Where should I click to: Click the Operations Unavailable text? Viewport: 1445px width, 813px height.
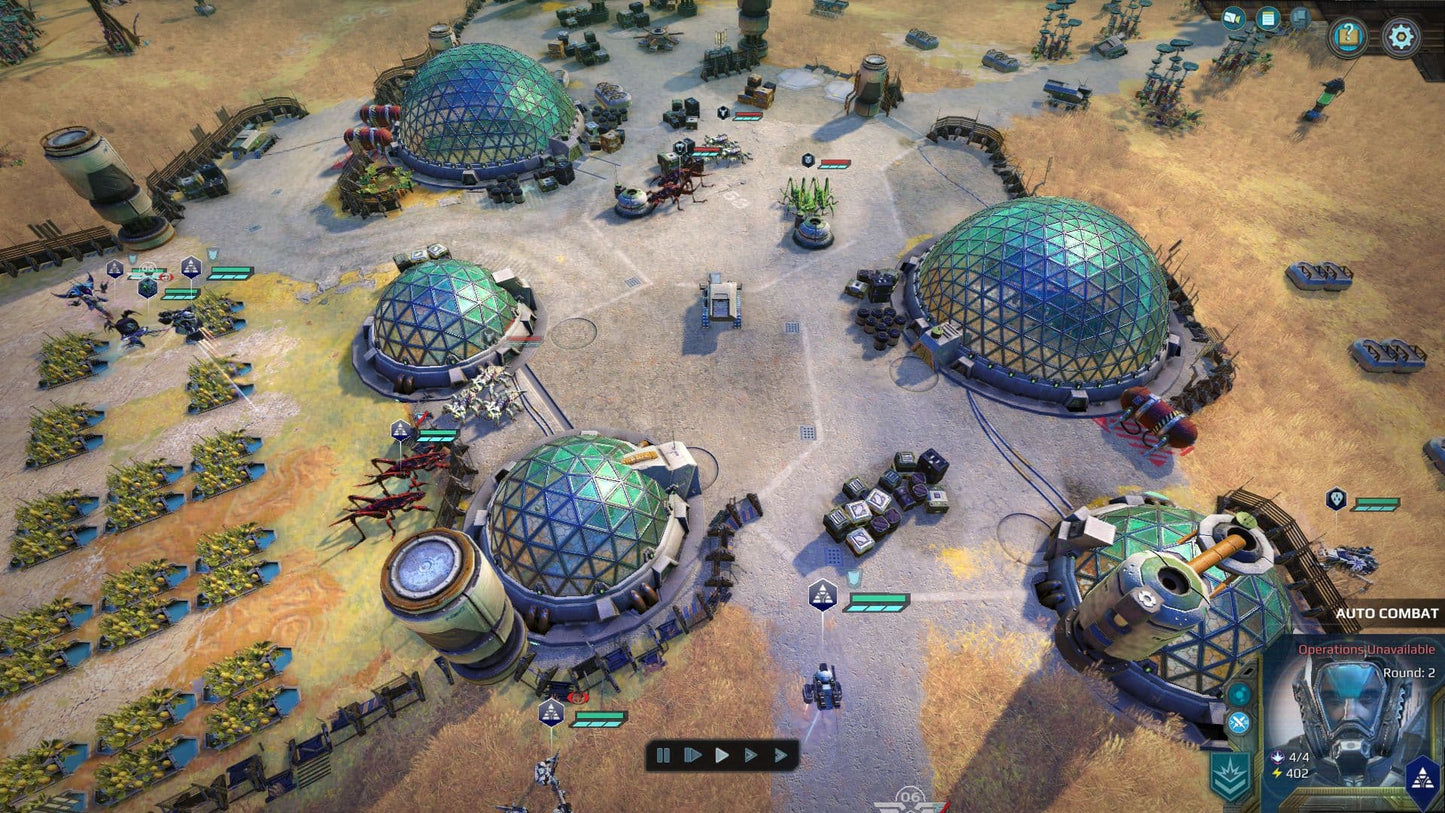(1366, 648)
